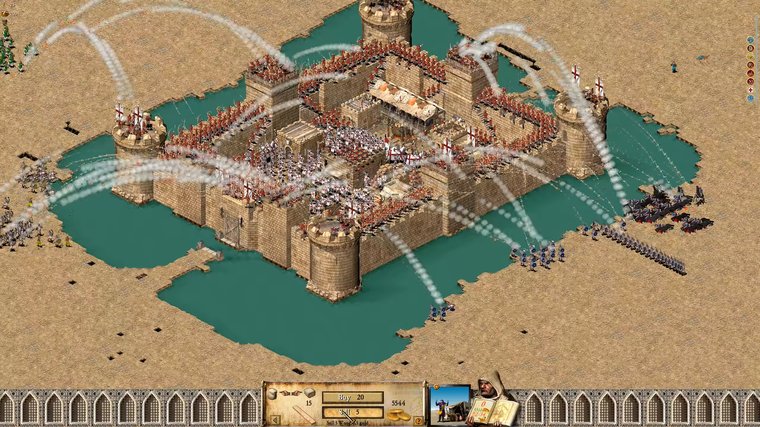Click the Buy button priced at 20

click(352, 397)
